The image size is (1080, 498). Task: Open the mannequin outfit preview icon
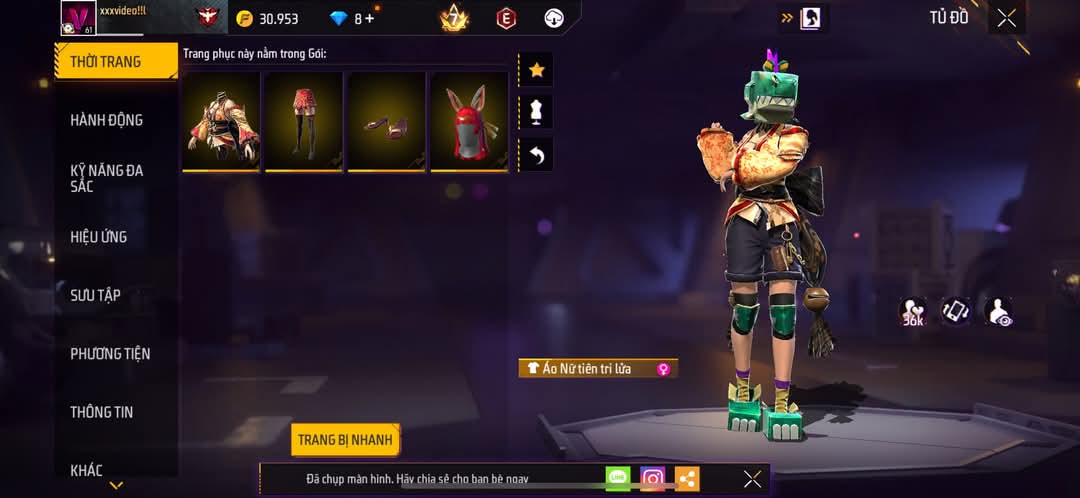click(x=536, y=112)
